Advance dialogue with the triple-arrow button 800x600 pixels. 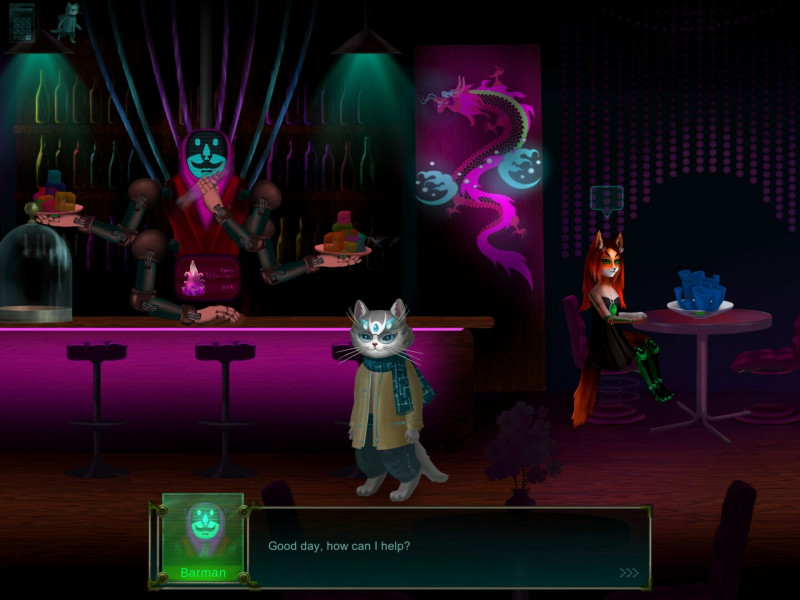(x=628, y=573)
